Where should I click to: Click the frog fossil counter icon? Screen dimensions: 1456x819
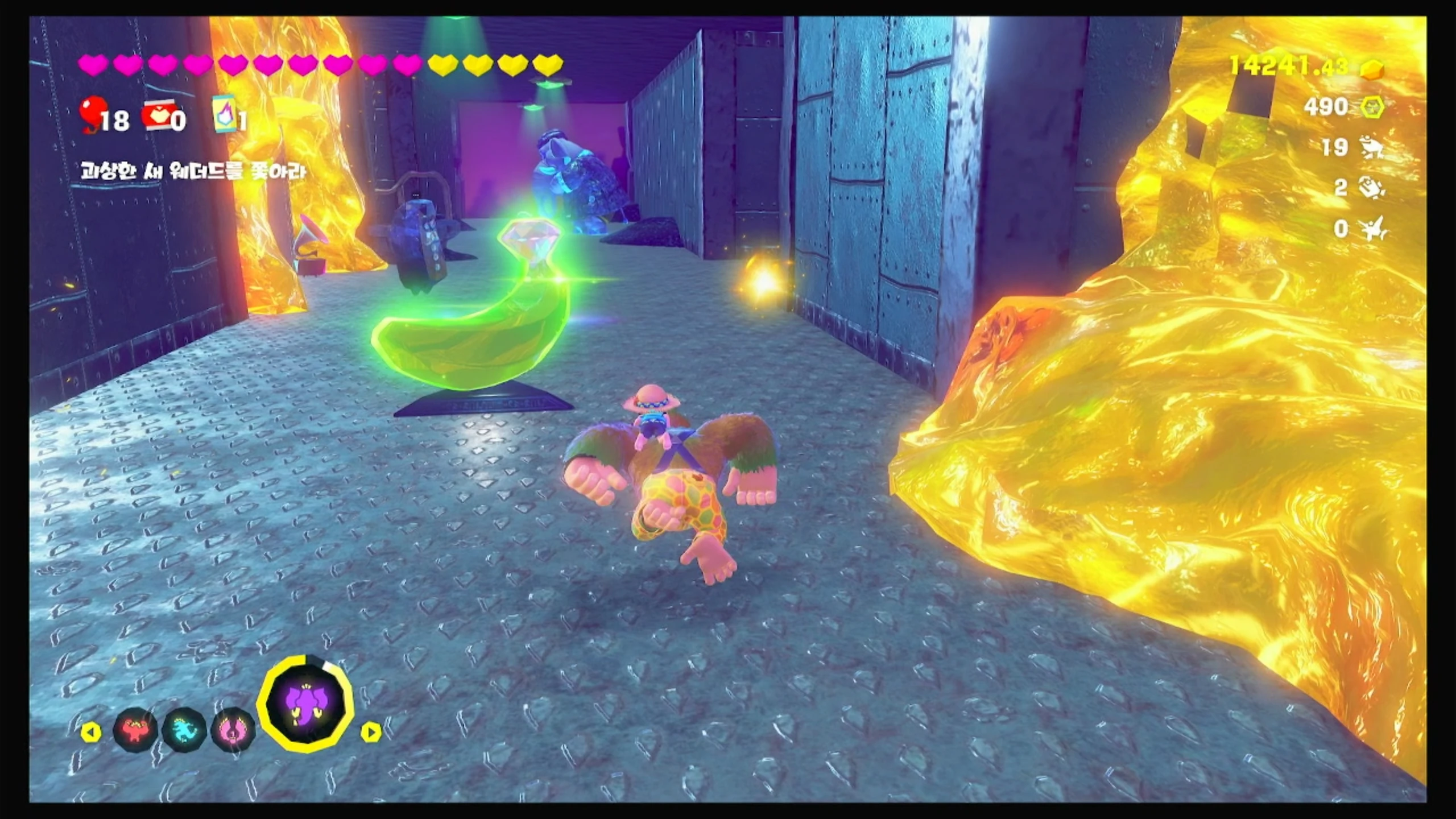click(1372, 148)
